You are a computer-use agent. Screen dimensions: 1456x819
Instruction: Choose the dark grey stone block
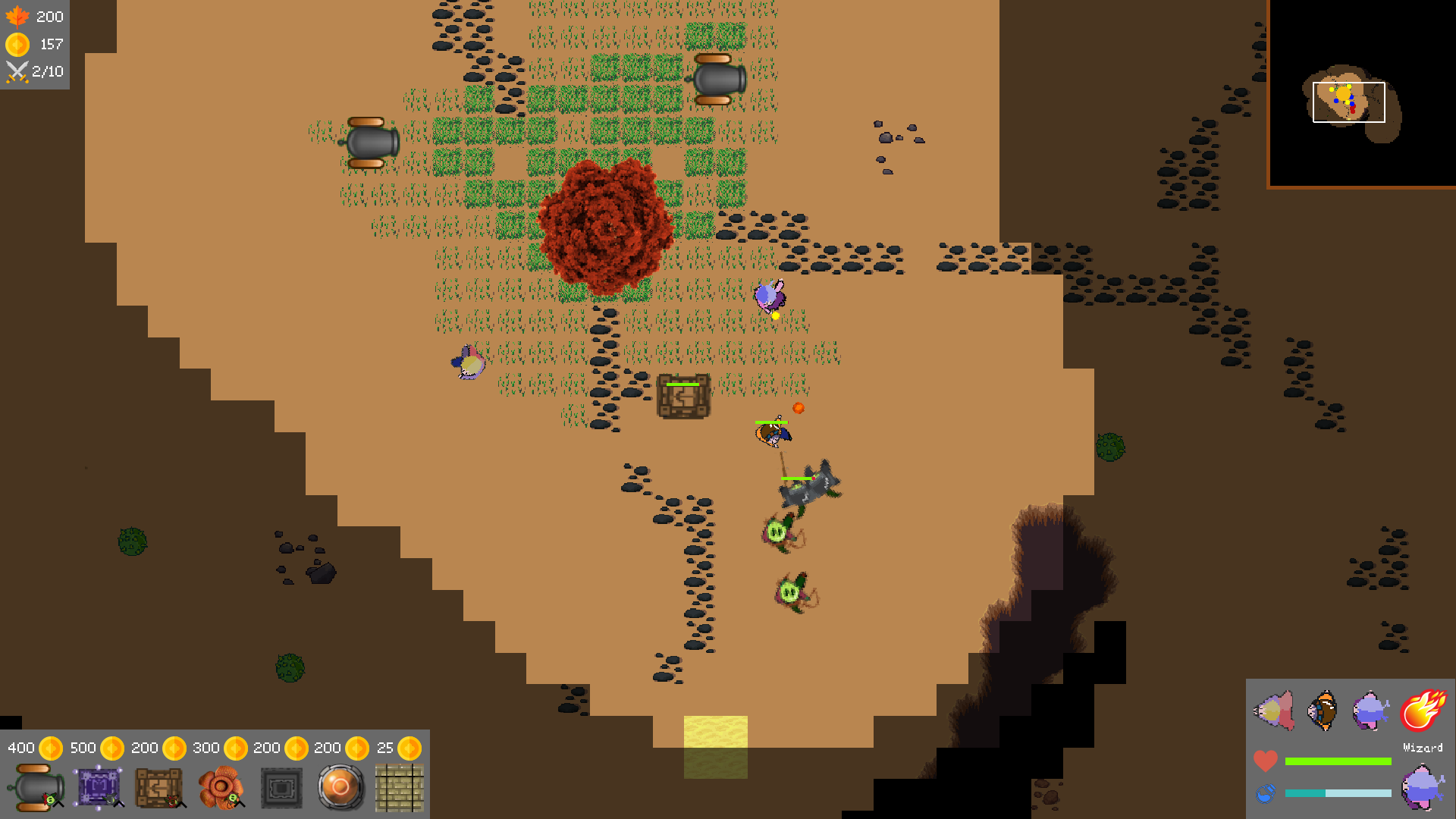point(281,787)
